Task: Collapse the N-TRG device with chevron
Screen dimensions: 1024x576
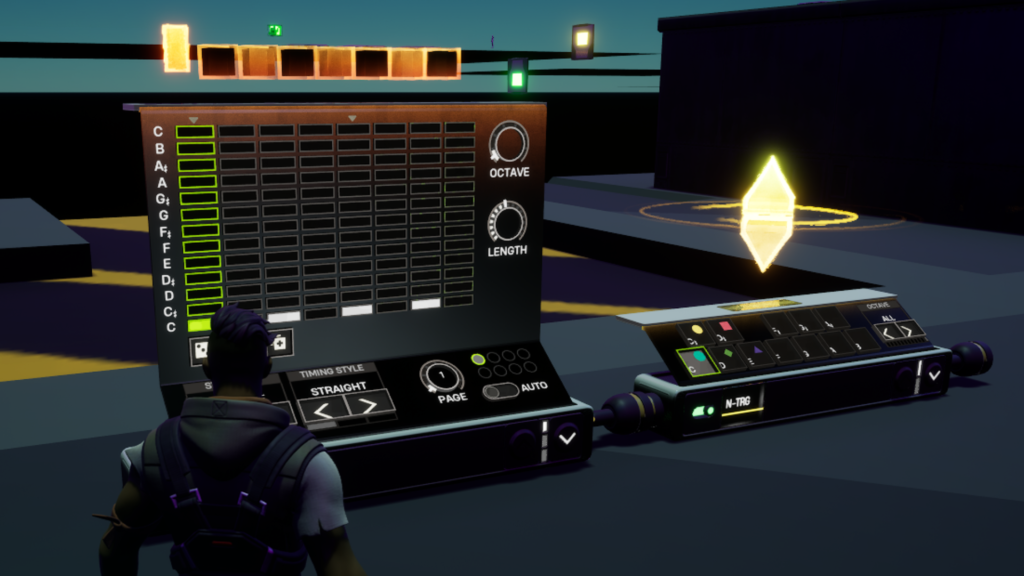Action: pos(933,375)
